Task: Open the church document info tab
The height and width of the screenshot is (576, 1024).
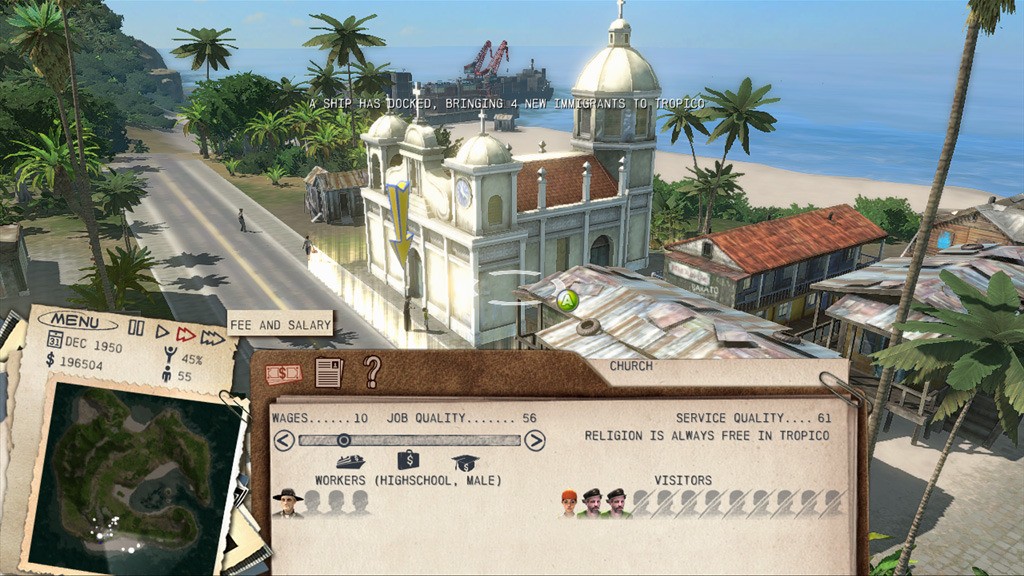Action: tap(328, 372)
